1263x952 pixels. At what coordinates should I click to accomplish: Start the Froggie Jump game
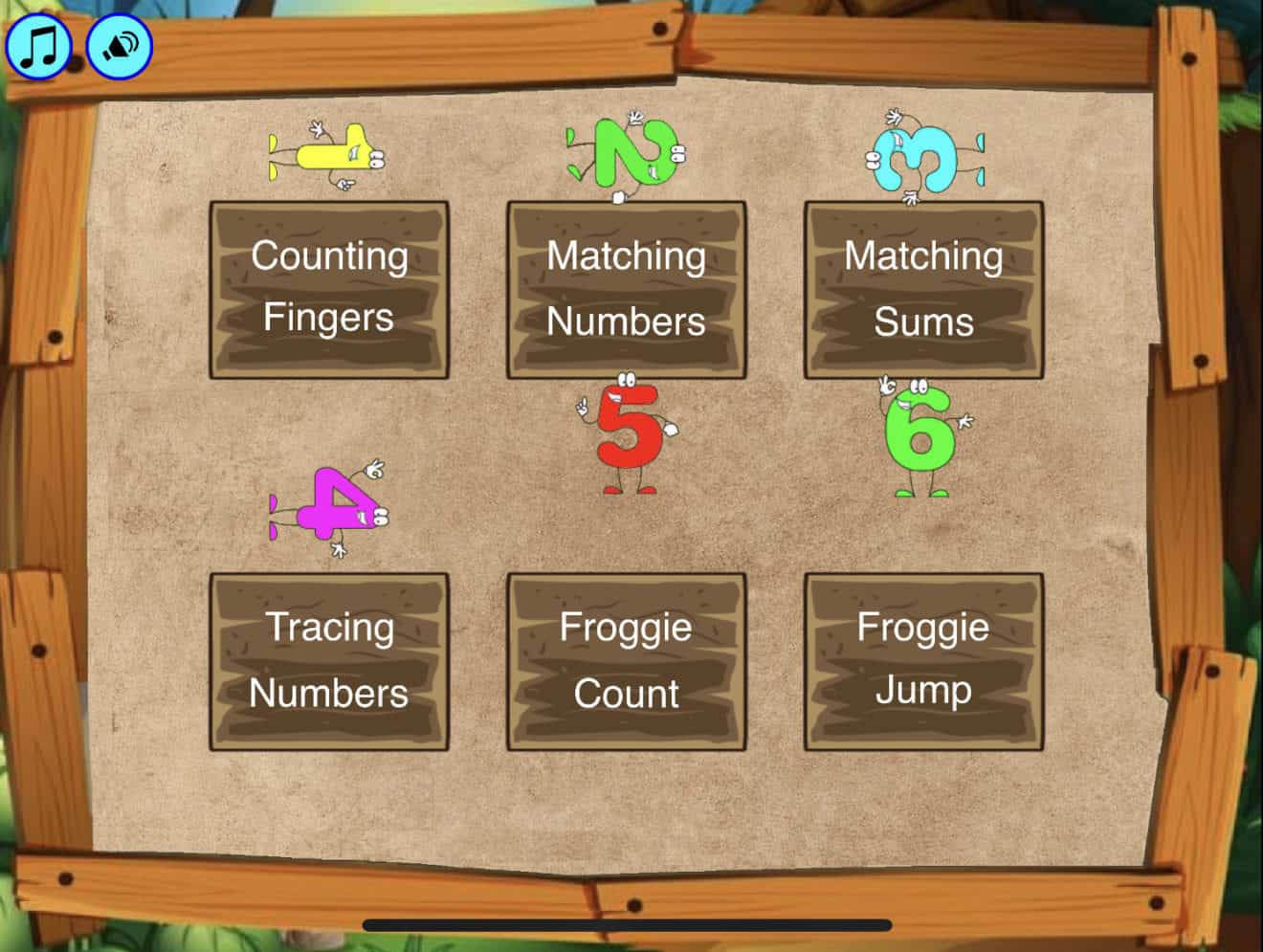[x=923, y=660]
